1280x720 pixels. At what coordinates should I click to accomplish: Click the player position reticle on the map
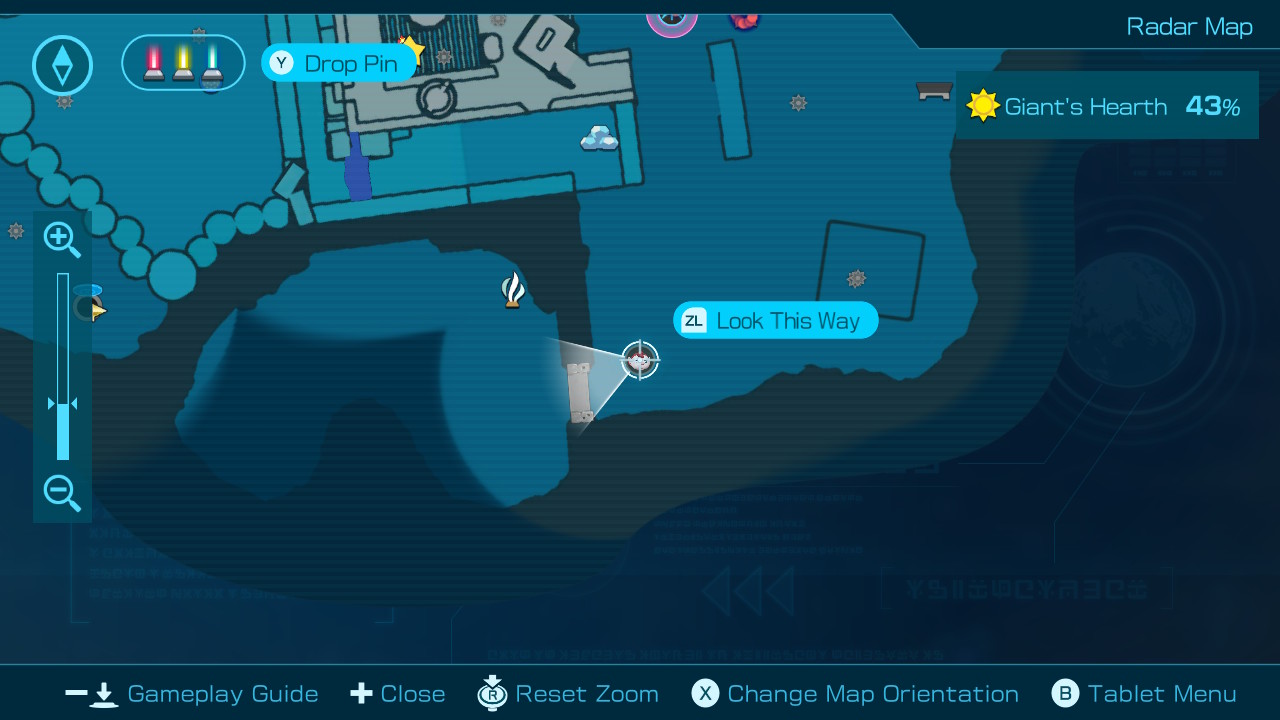(x=639, y=362)
